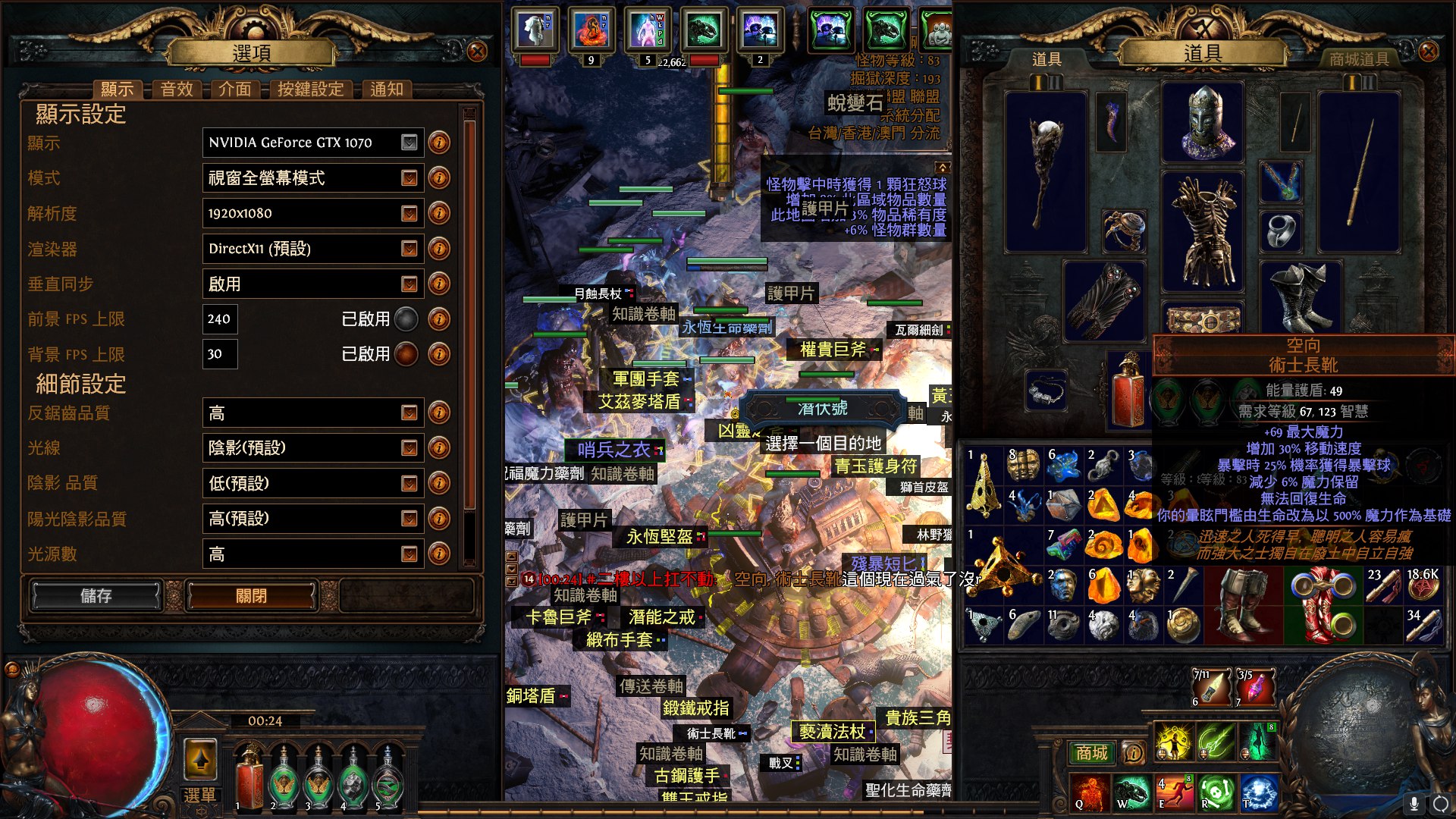This screenshot has height=819, width=1456.
Task: Toggle the 前景 FPS 上限 switch
Action: (406, 319)
